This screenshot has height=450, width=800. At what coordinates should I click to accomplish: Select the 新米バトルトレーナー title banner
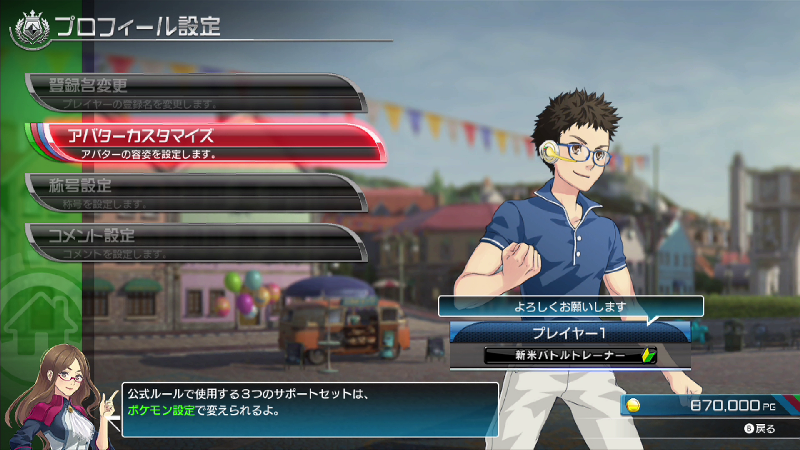pos(569,356)
